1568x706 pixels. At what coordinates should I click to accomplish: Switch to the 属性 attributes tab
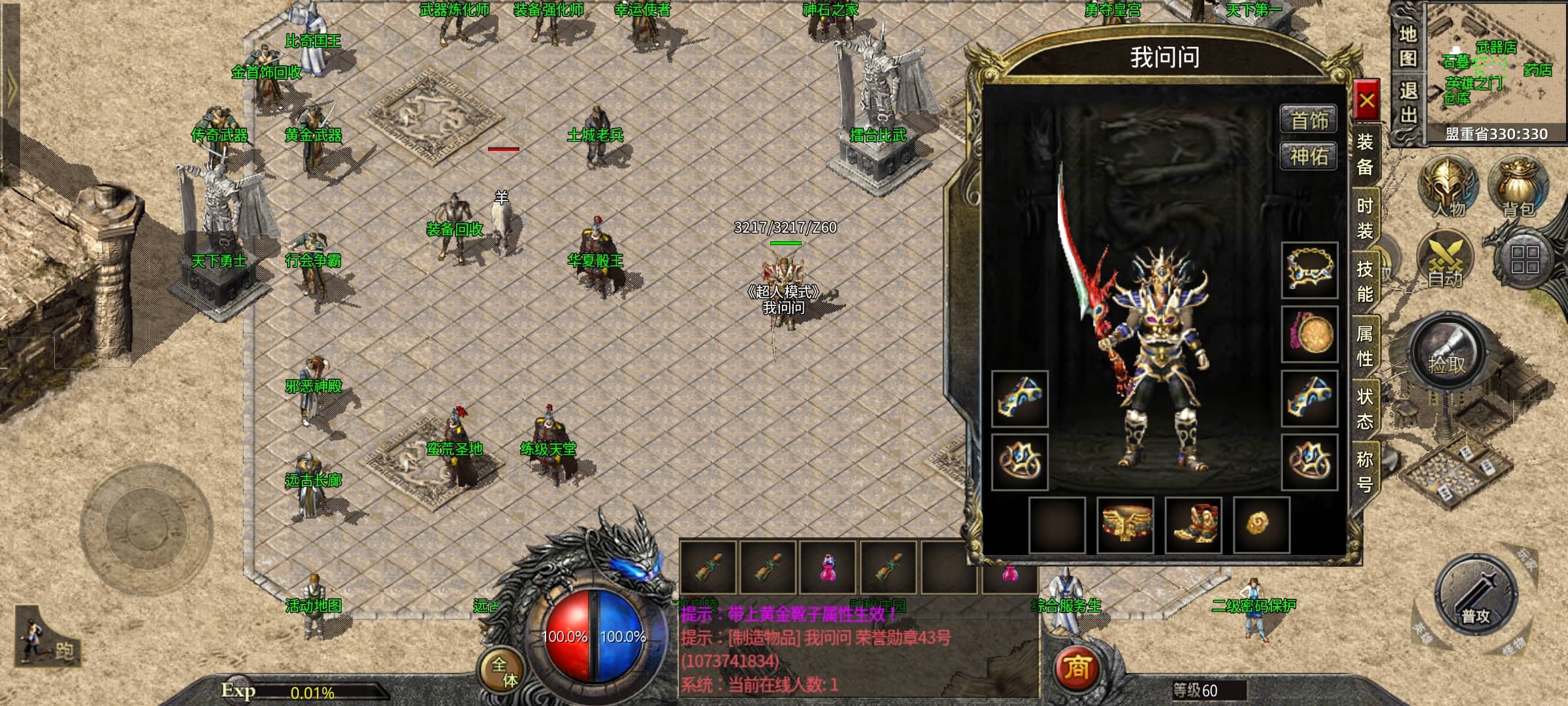tap(1365, 346)
